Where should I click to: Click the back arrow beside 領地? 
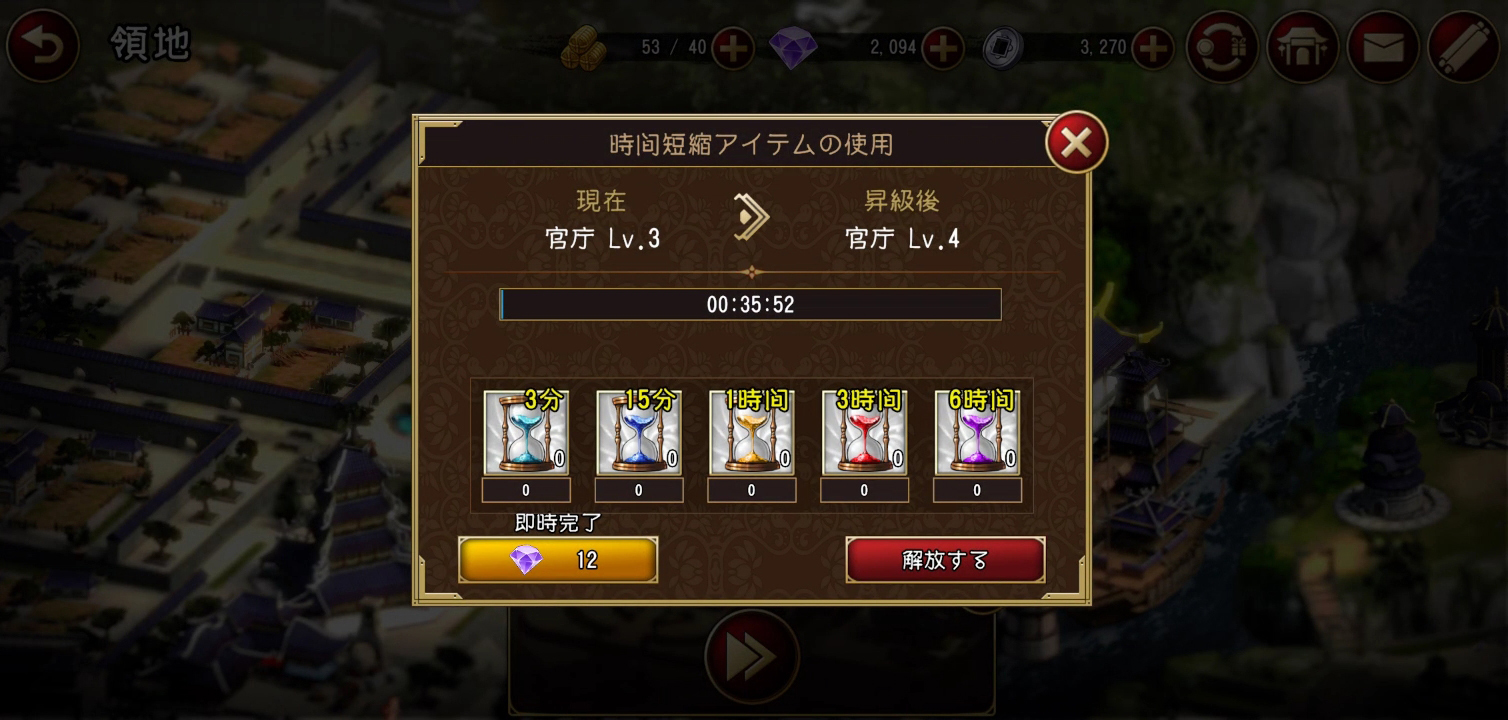click(x=42, y=46)
